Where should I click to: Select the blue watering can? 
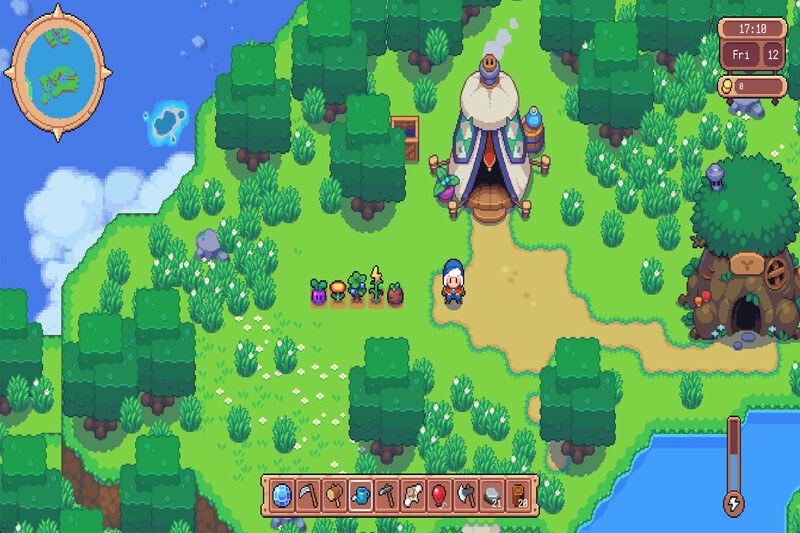click(361, 494)
